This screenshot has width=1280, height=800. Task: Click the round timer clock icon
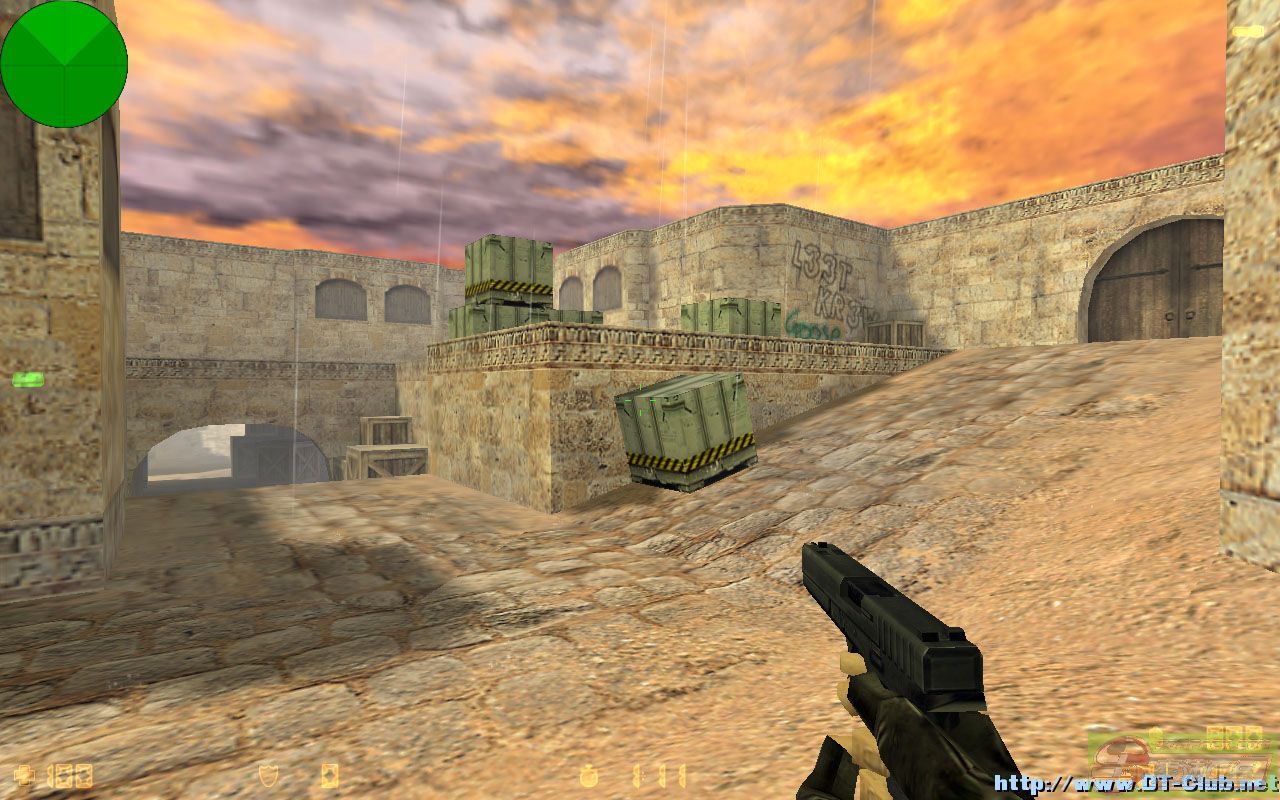coord(590,775)
